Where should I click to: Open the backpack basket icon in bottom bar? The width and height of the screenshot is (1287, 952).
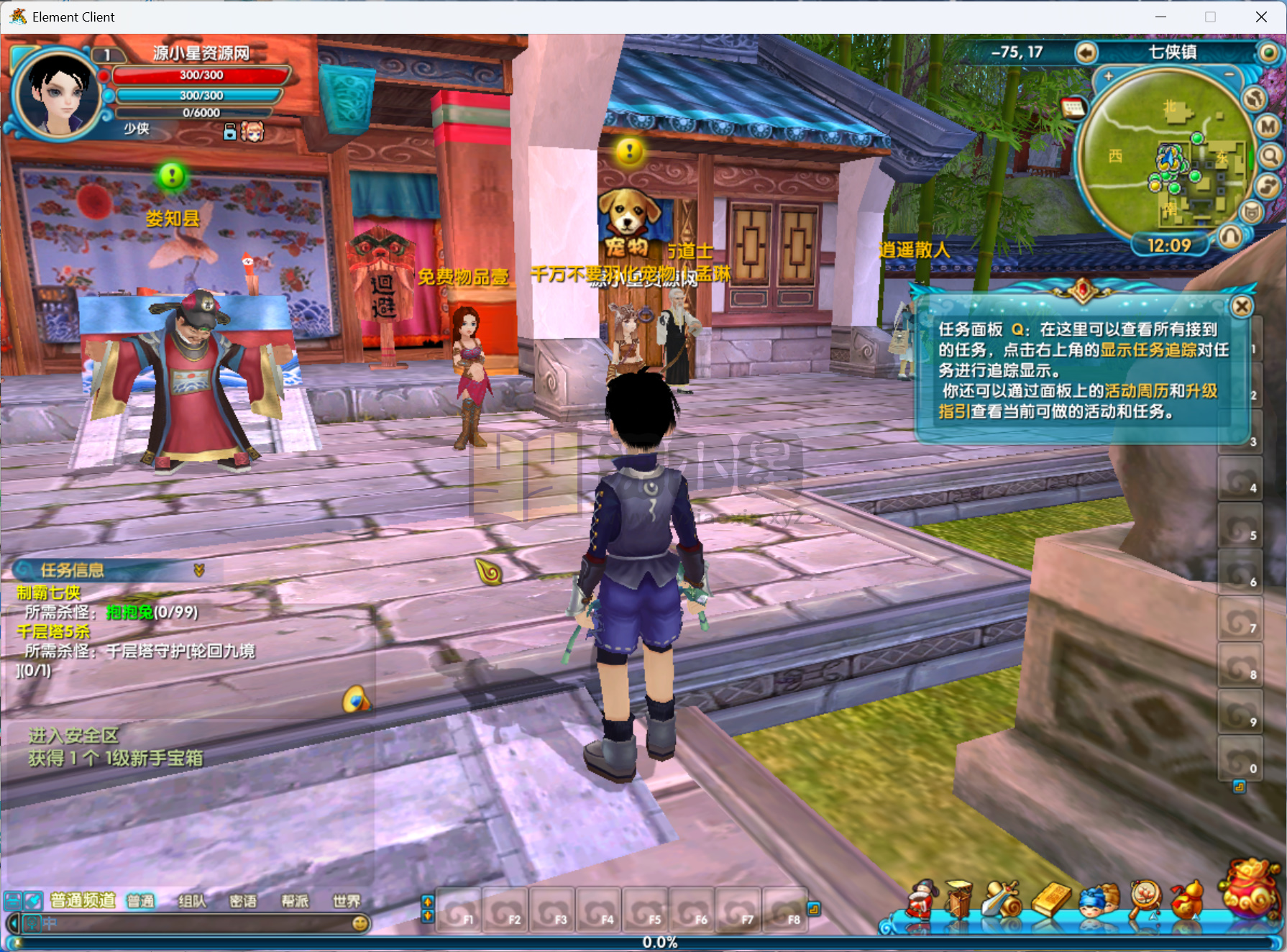(x=958, y=900)
